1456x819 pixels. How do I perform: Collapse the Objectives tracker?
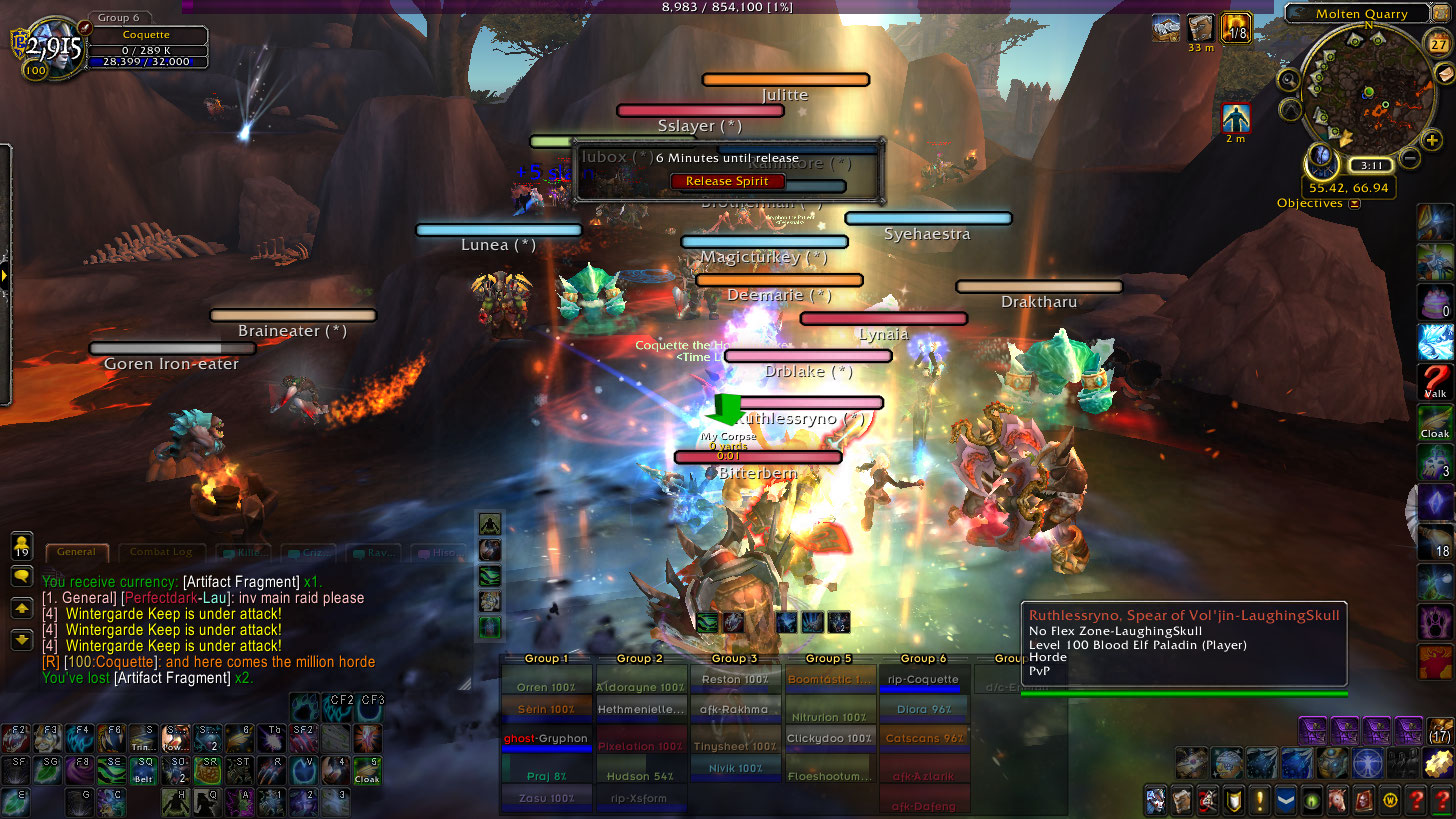[1354, 204]
